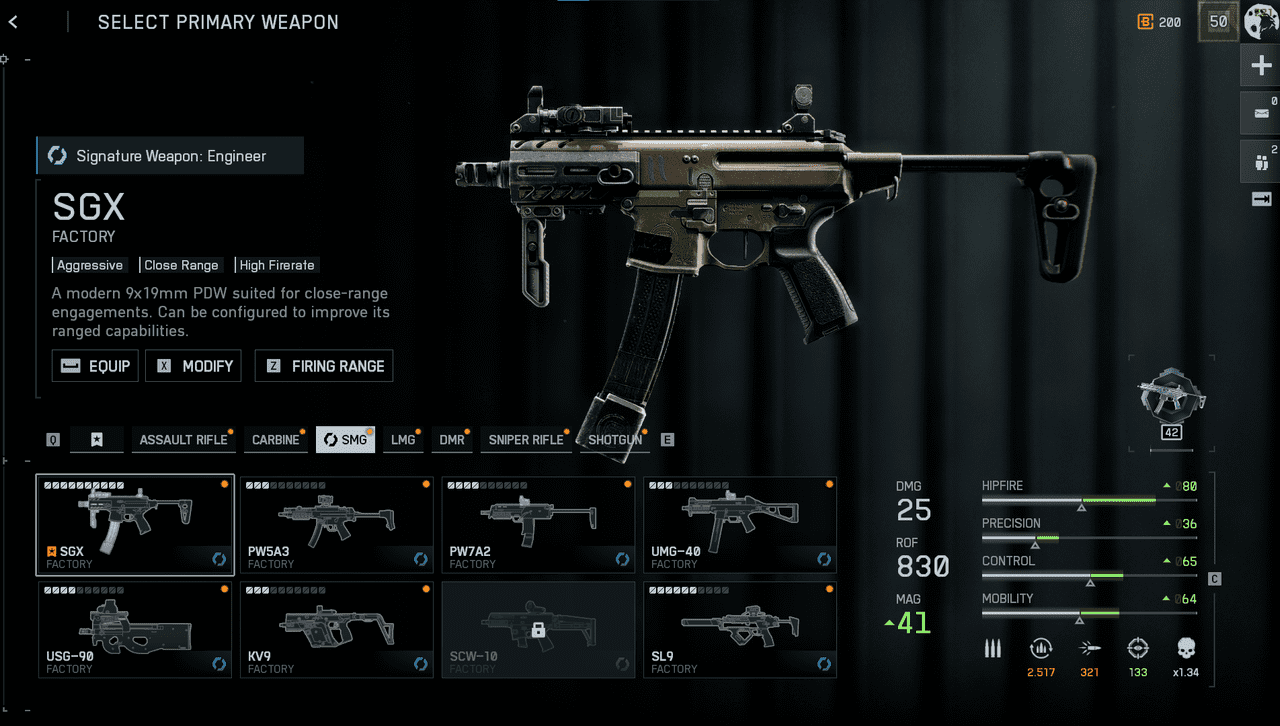Open the LMG weapon tab

click(x=403, y=440)
